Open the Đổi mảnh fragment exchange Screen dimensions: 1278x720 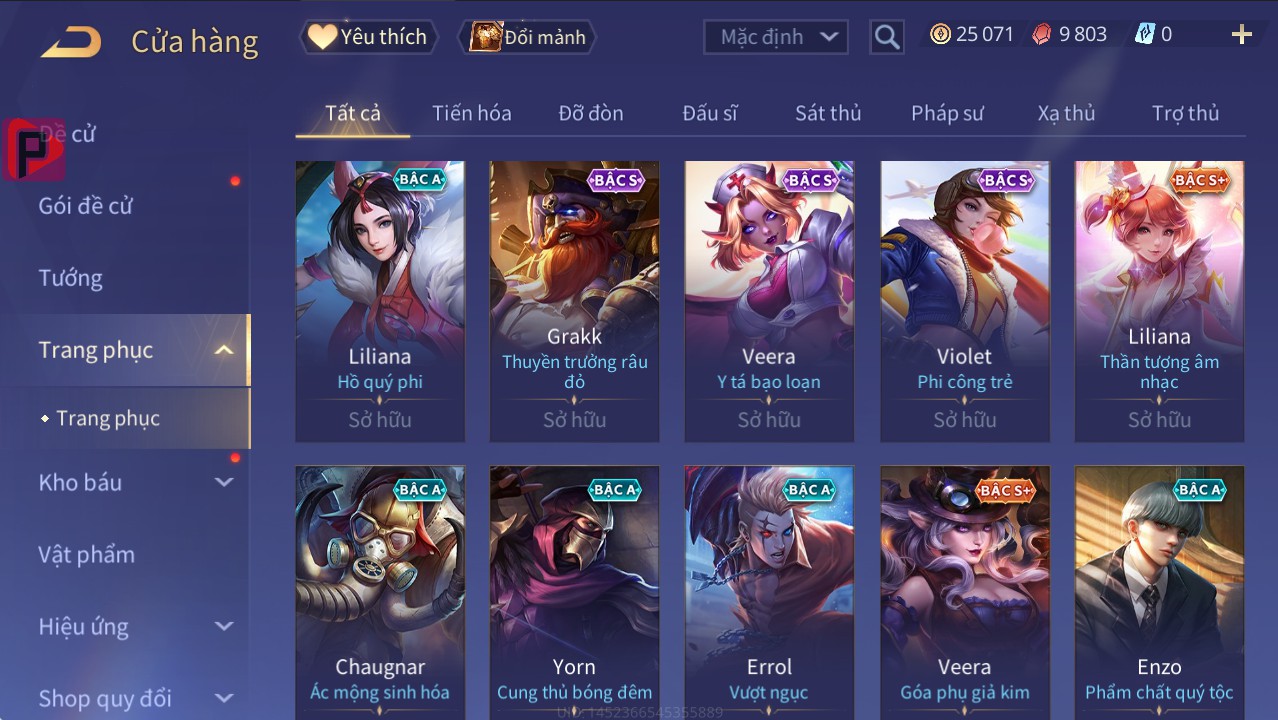tap(528, 37)
